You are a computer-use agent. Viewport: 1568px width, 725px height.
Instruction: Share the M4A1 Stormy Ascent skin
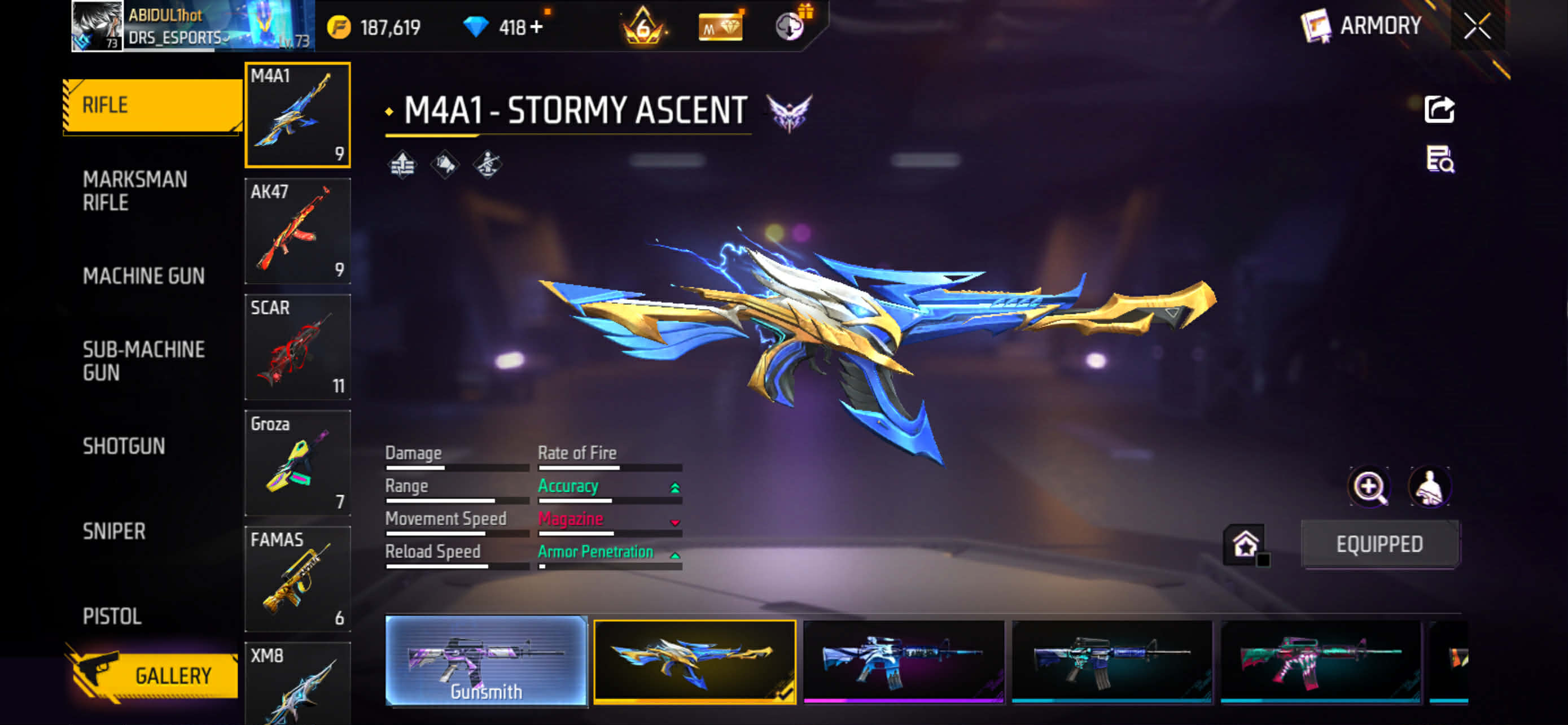(x=1439, y=110)
